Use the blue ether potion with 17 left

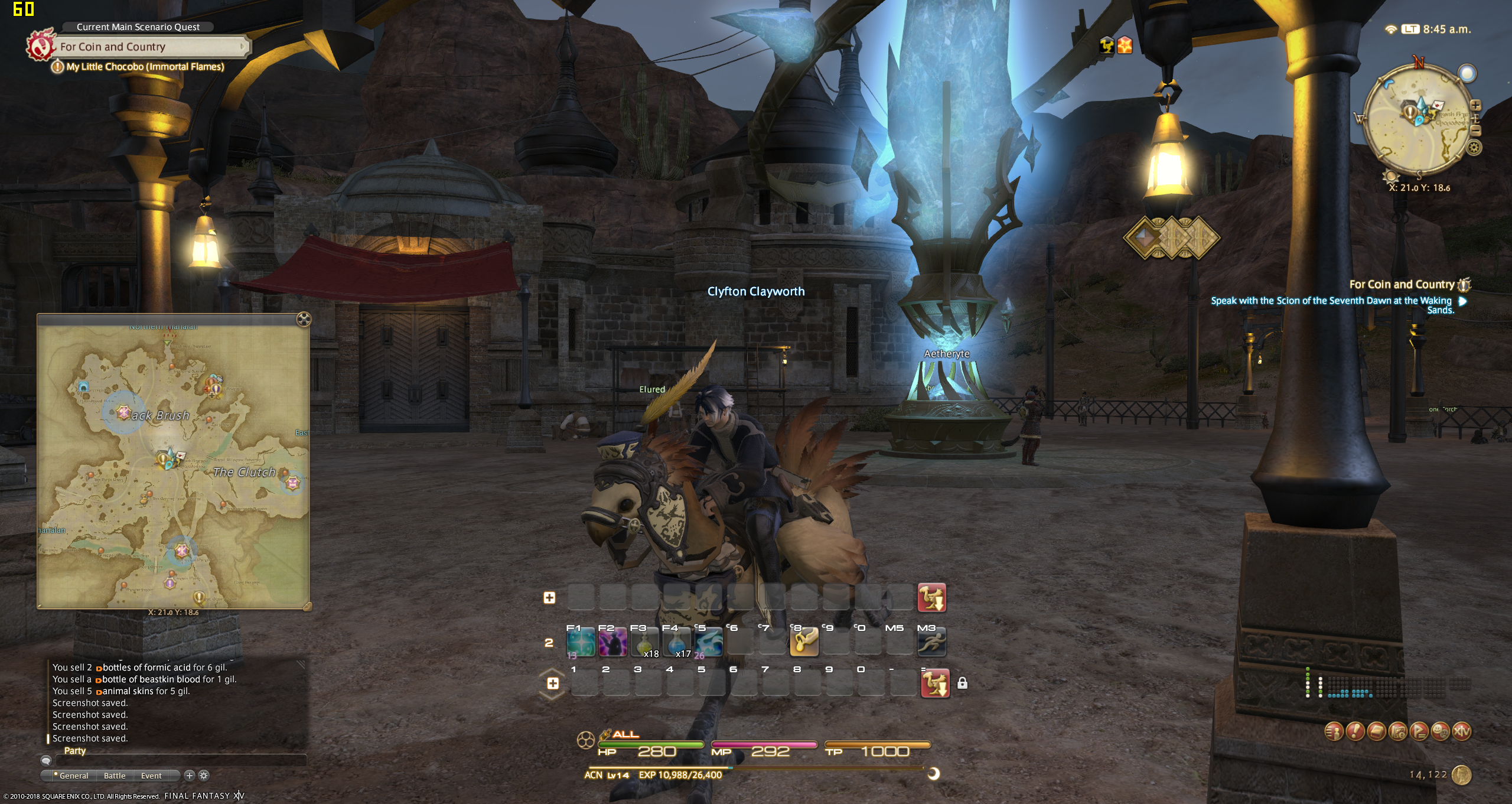tap(676, 643)
